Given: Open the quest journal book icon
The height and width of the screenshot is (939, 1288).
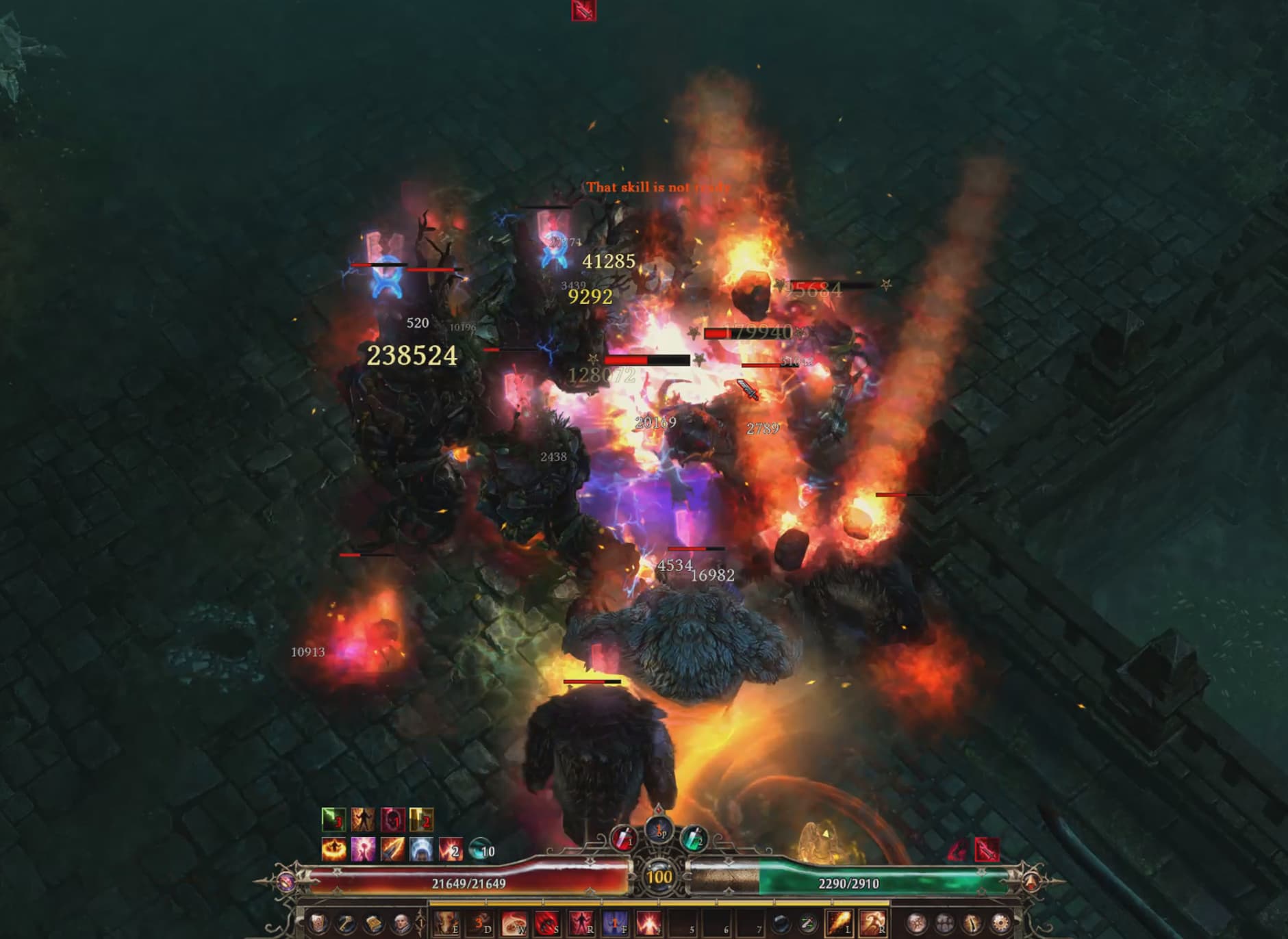Looking at the screenshot, I should coord(373,924).
